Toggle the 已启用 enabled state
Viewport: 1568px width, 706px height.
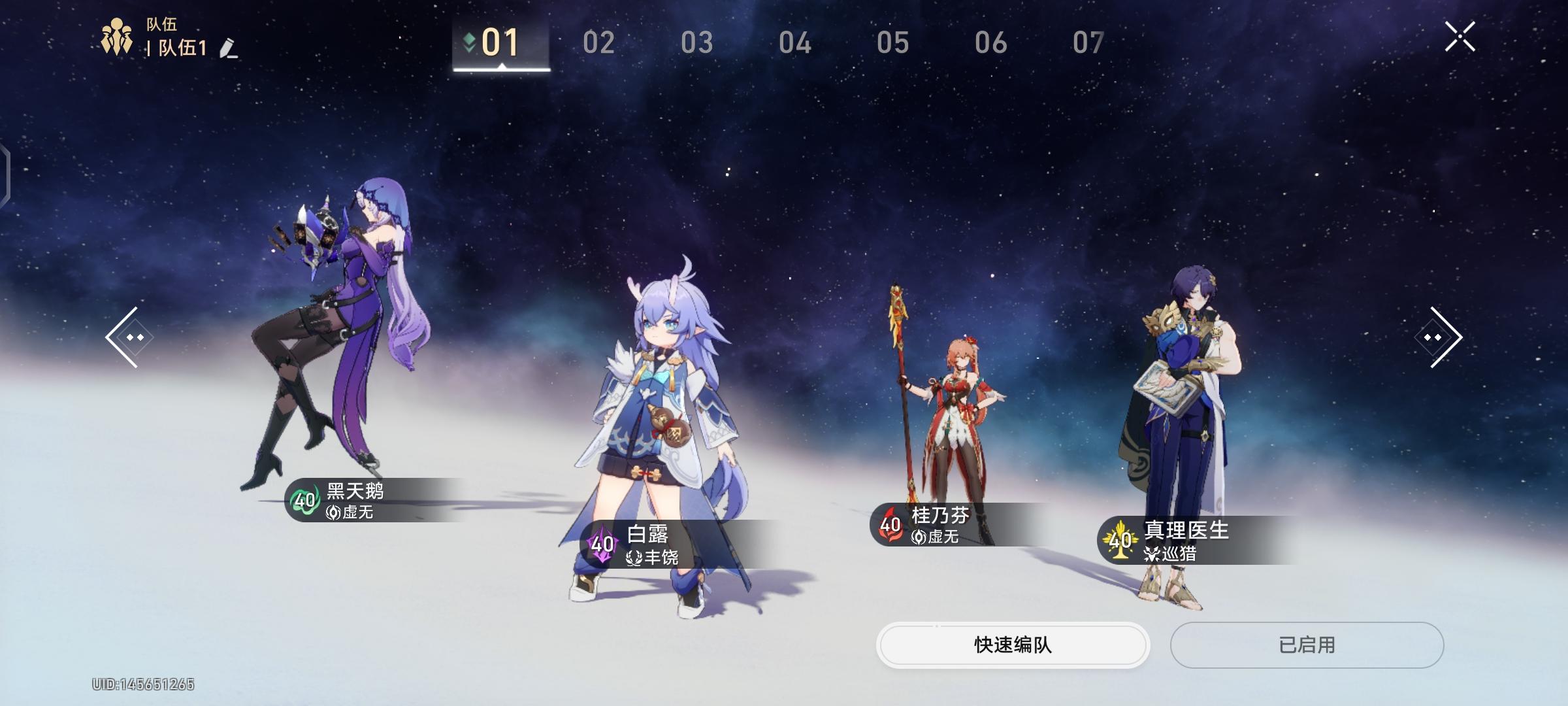click(x=1305, y=645)
